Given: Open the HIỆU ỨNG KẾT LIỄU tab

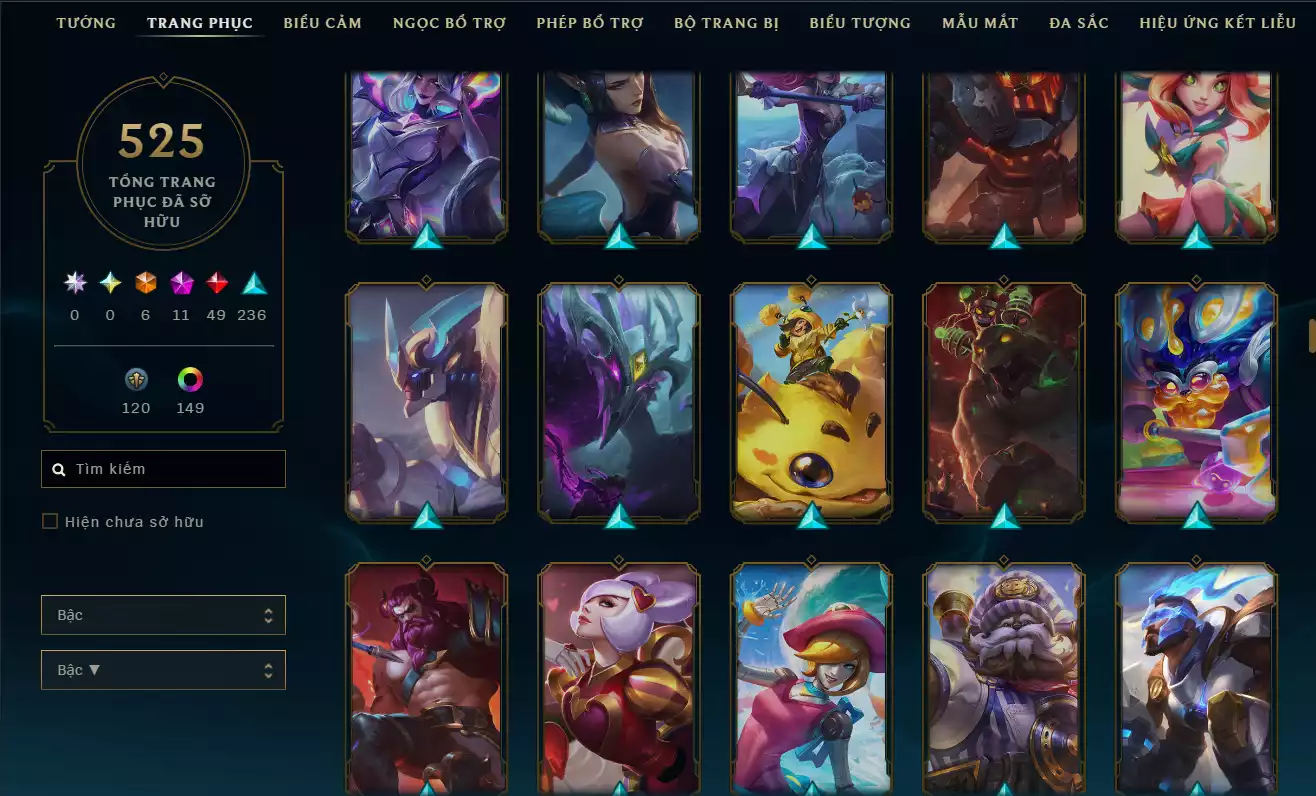Looking at the screenshot, I should pos(1217,22).
